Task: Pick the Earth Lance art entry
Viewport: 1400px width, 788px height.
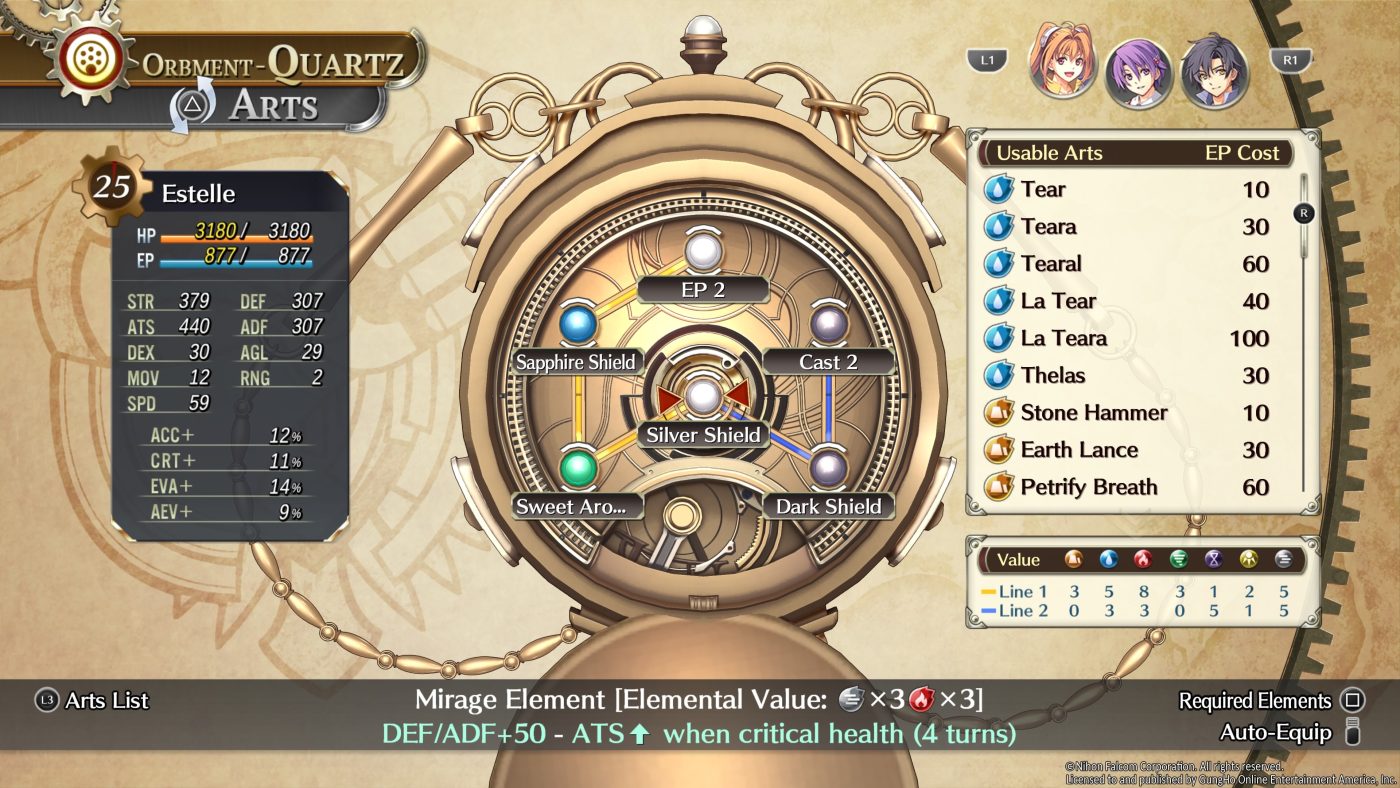Action: [1128, 450]
